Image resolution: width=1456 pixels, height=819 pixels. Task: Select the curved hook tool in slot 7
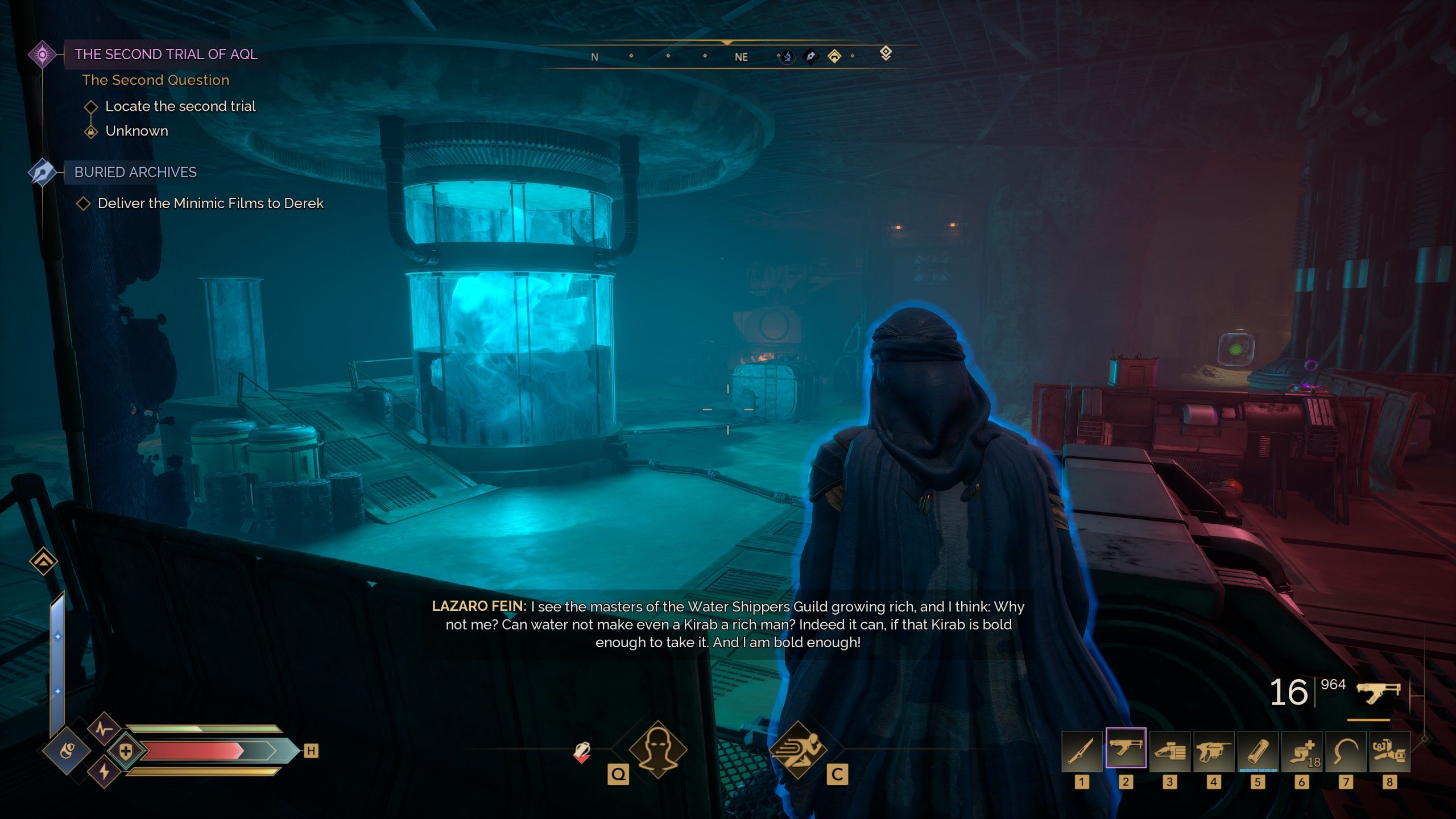(x=1345, y=751)
